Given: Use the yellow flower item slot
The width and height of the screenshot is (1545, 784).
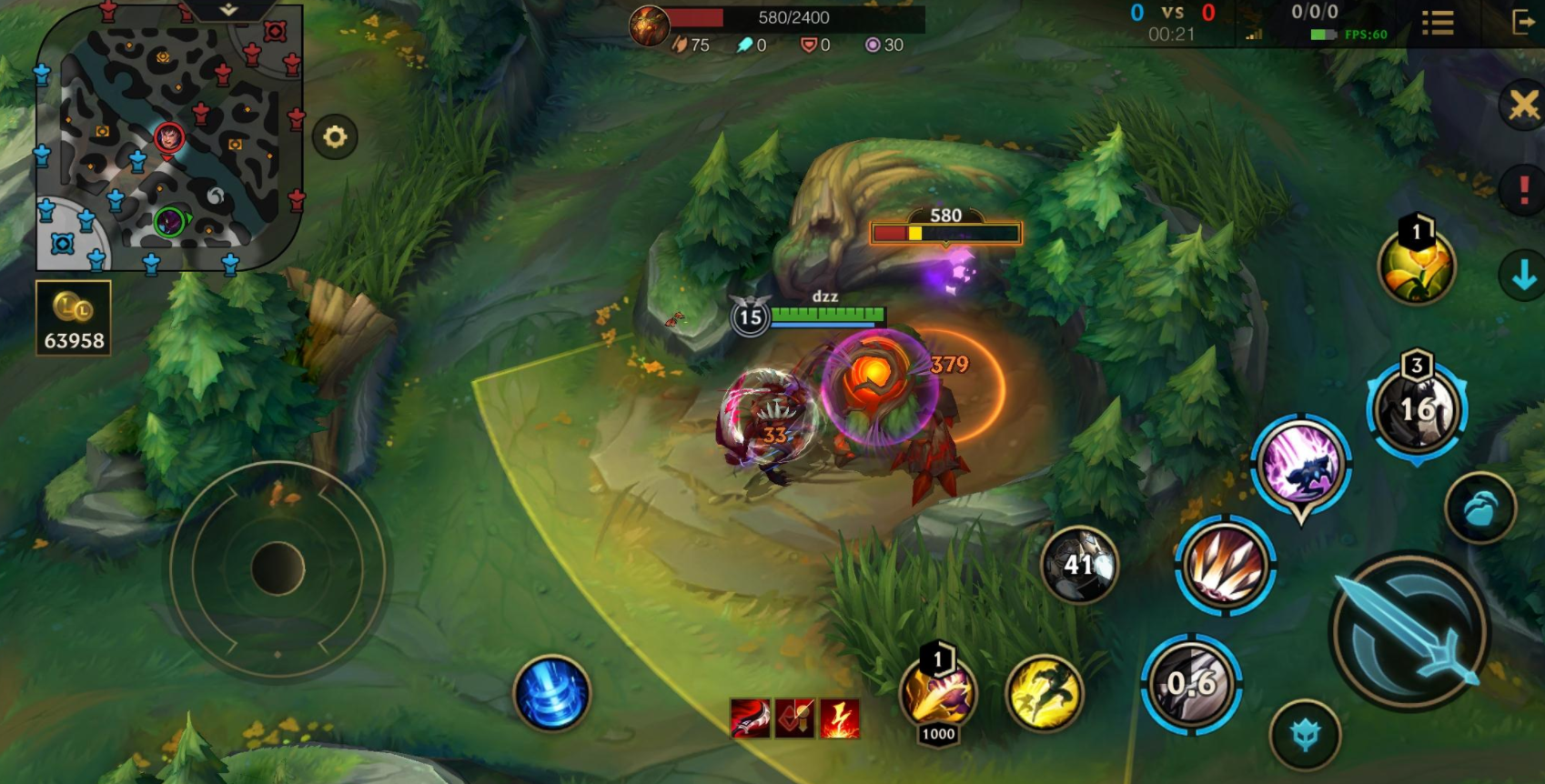Looking at the screenshot, I should coord(1416,266).
